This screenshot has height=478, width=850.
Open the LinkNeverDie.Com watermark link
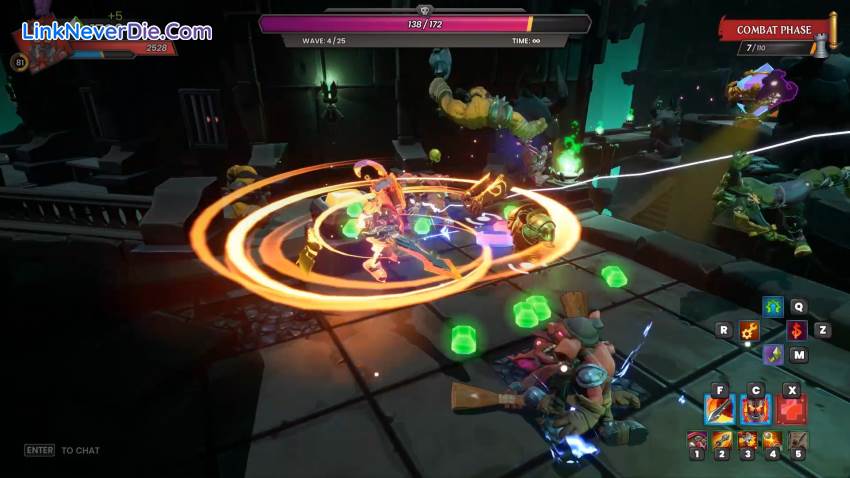pos(117,31)
